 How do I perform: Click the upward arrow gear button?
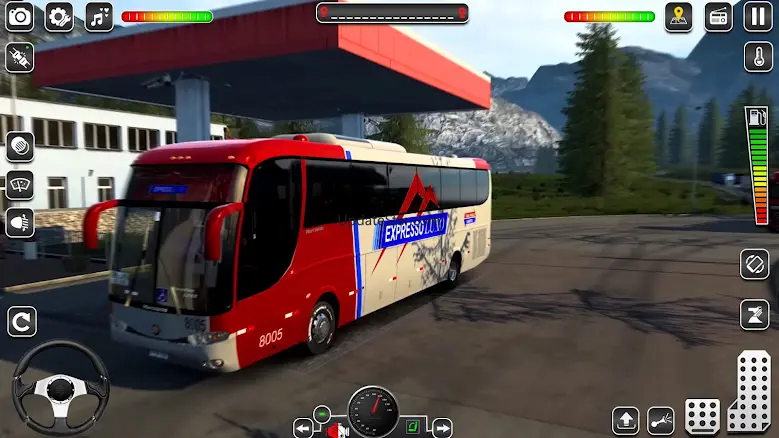pos(626,420)
